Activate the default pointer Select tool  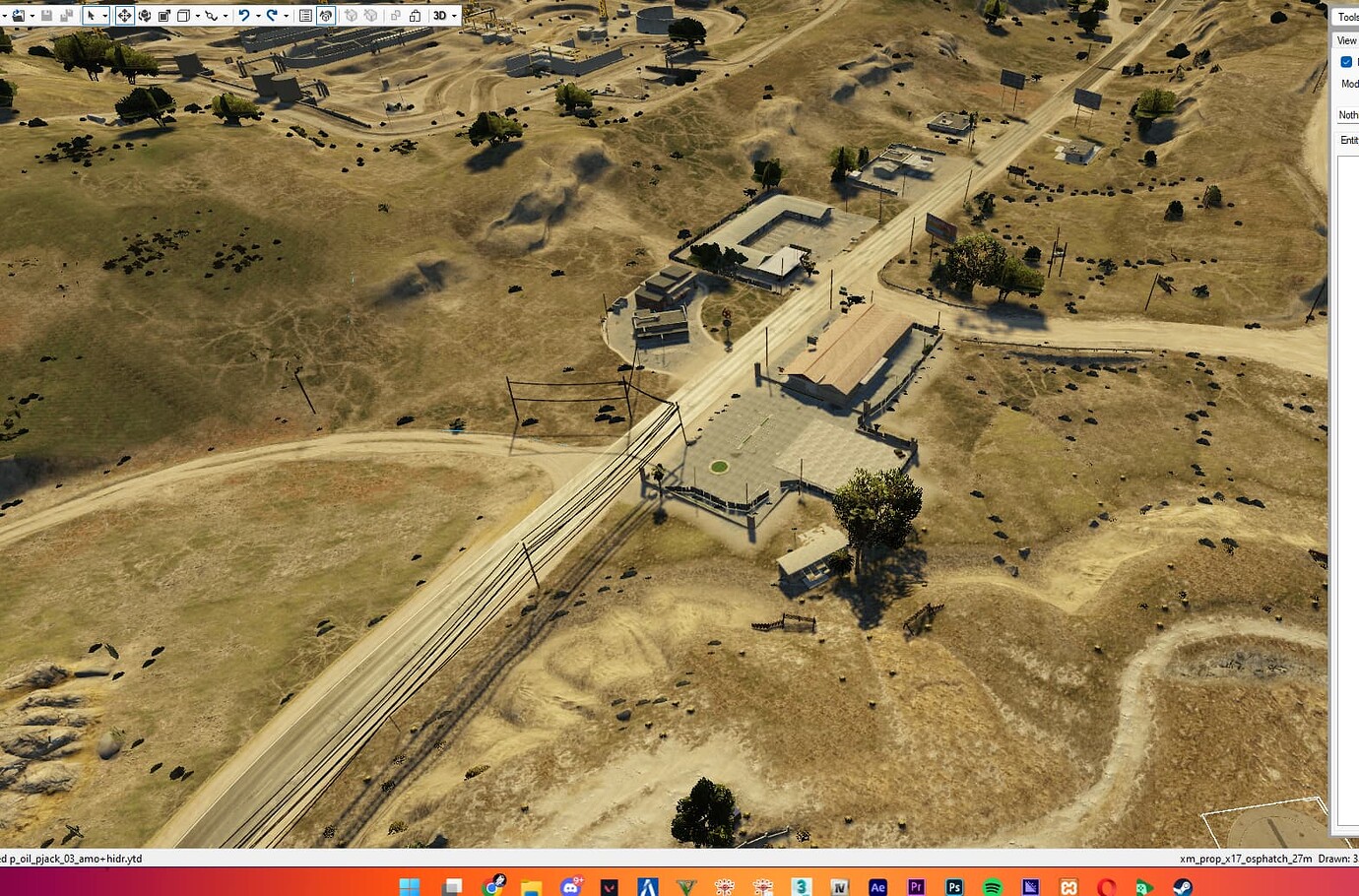click(91, 15)
